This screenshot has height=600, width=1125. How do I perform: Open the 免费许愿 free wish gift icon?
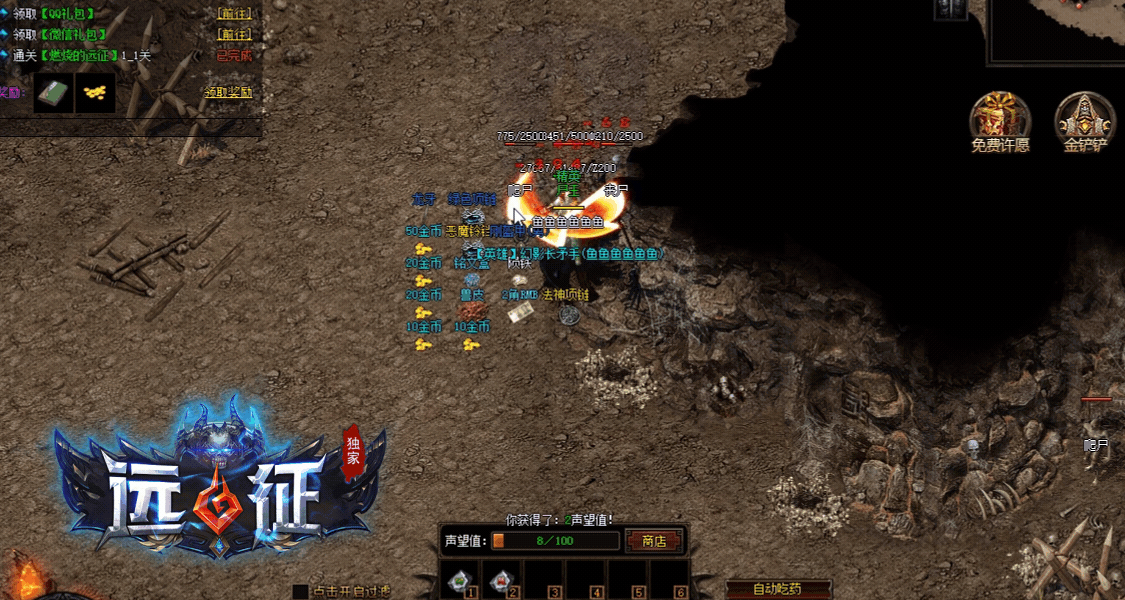coord(999,121)
